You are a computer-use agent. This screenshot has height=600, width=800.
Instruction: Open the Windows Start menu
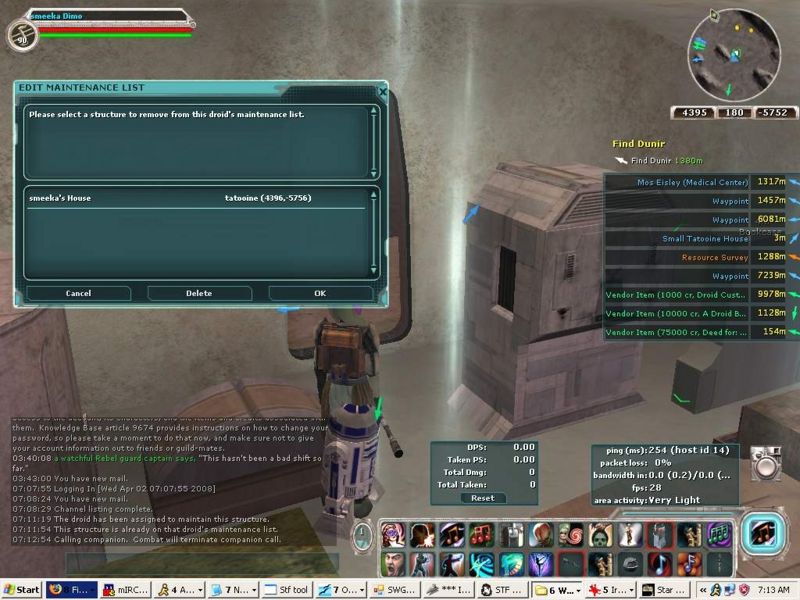[21, 590]
